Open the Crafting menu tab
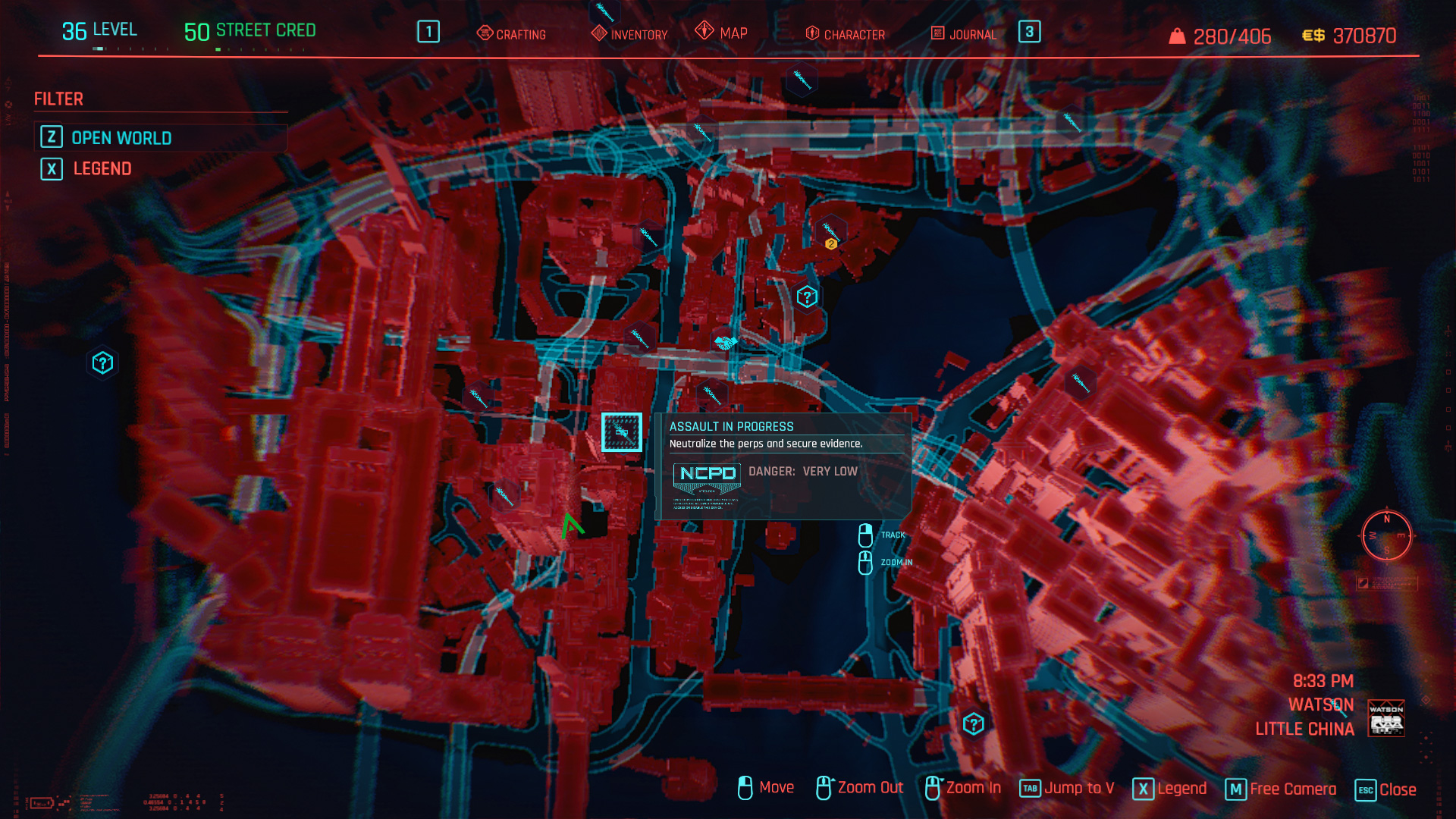The height and width of the screenshot is (819, 1456). tap(511, 33)
